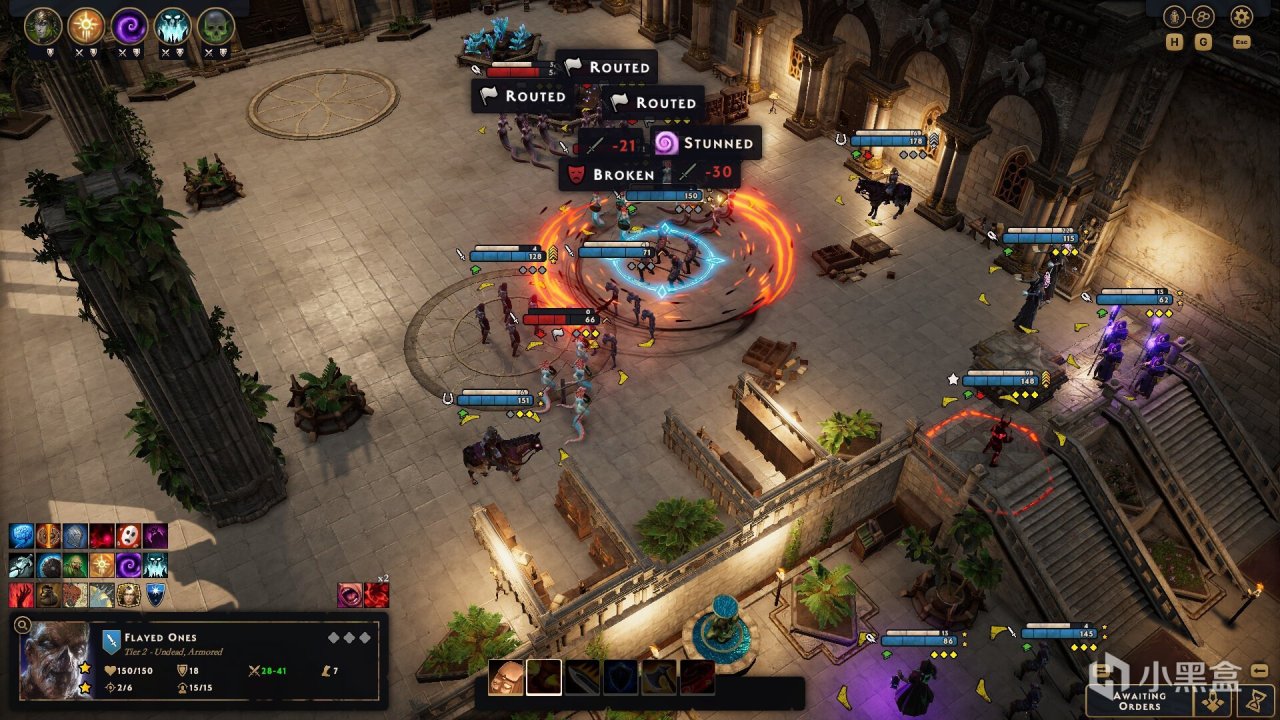Viewport: 1280px width, 720px height.
Task: Select the golden sun spell medallion
Action: click(86, 24)
